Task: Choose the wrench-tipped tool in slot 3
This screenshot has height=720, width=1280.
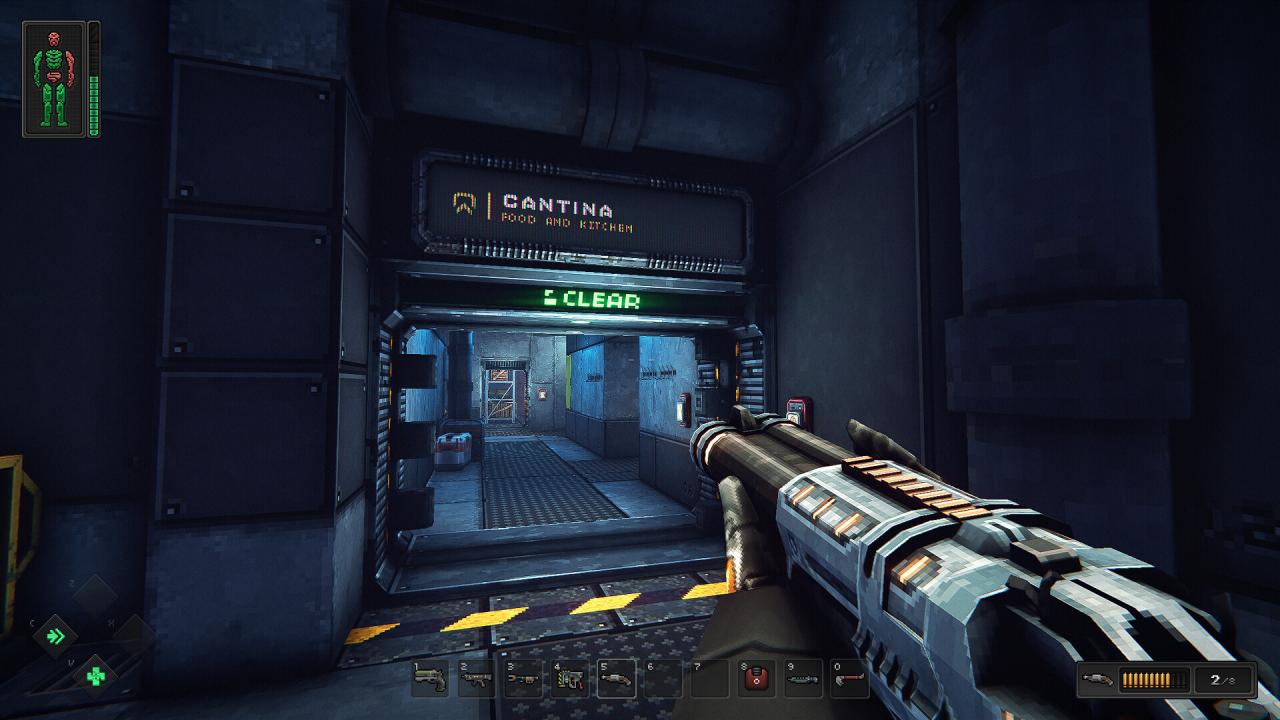Action: (x=523, y=679)
